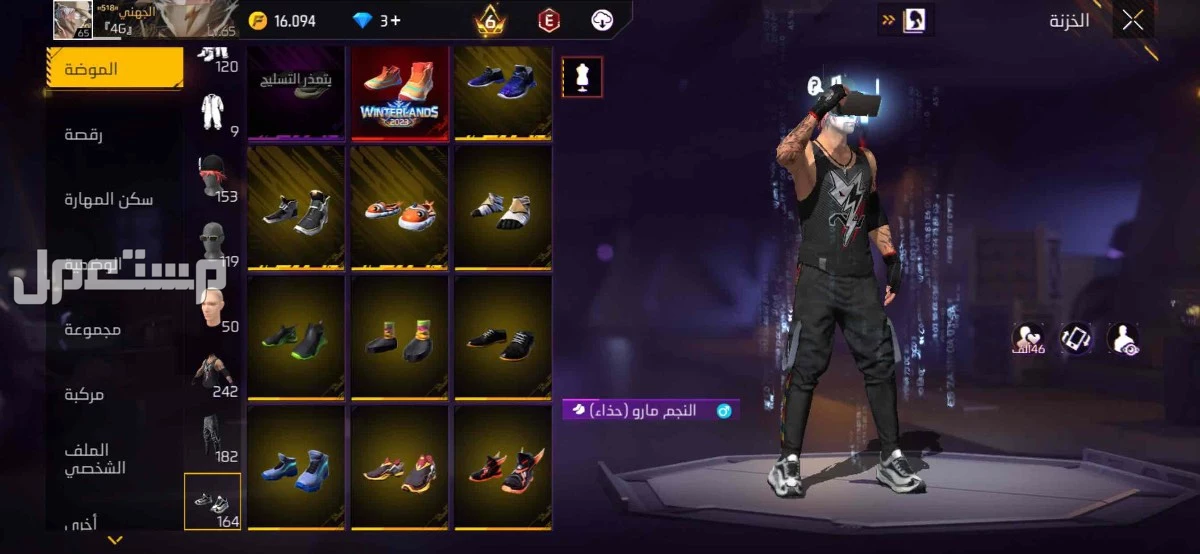Viewport: 1200px width, 554px height.
Task: Open the tops category showing 242
Action: (212, 373)
